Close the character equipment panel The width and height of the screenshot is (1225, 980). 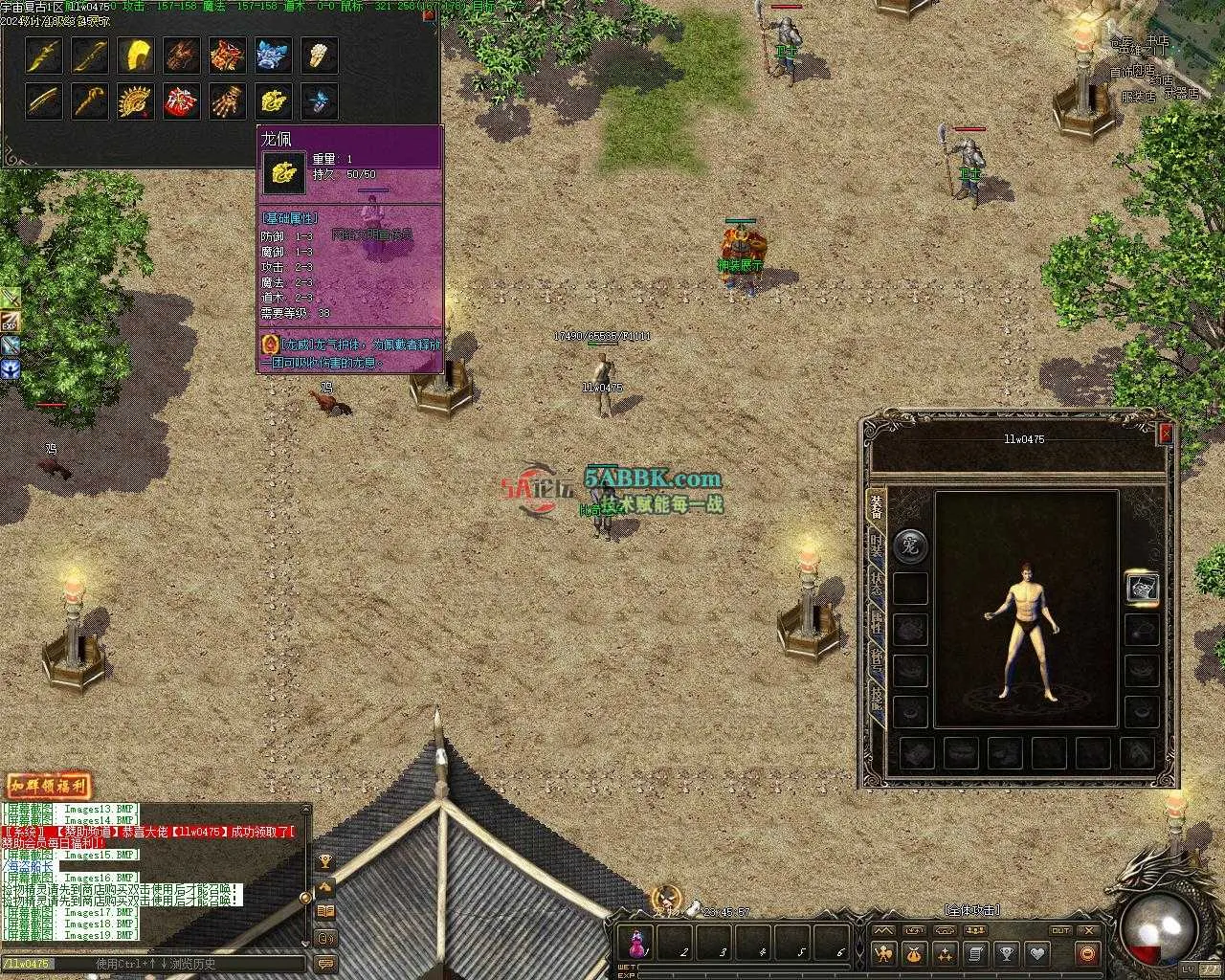pos(1165,434)
